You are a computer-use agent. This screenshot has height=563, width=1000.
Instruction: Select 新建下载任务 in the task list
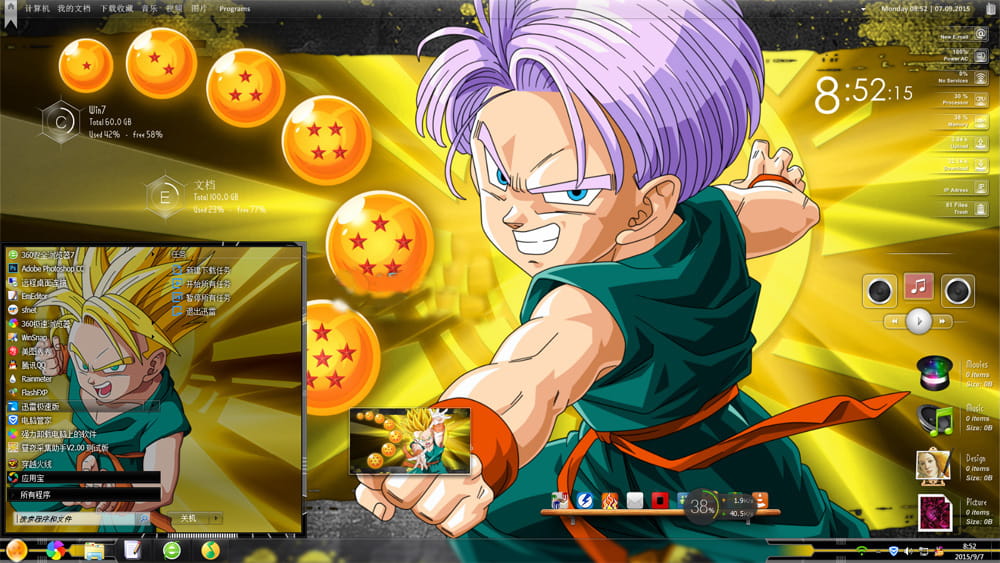(x=208, y=269)
